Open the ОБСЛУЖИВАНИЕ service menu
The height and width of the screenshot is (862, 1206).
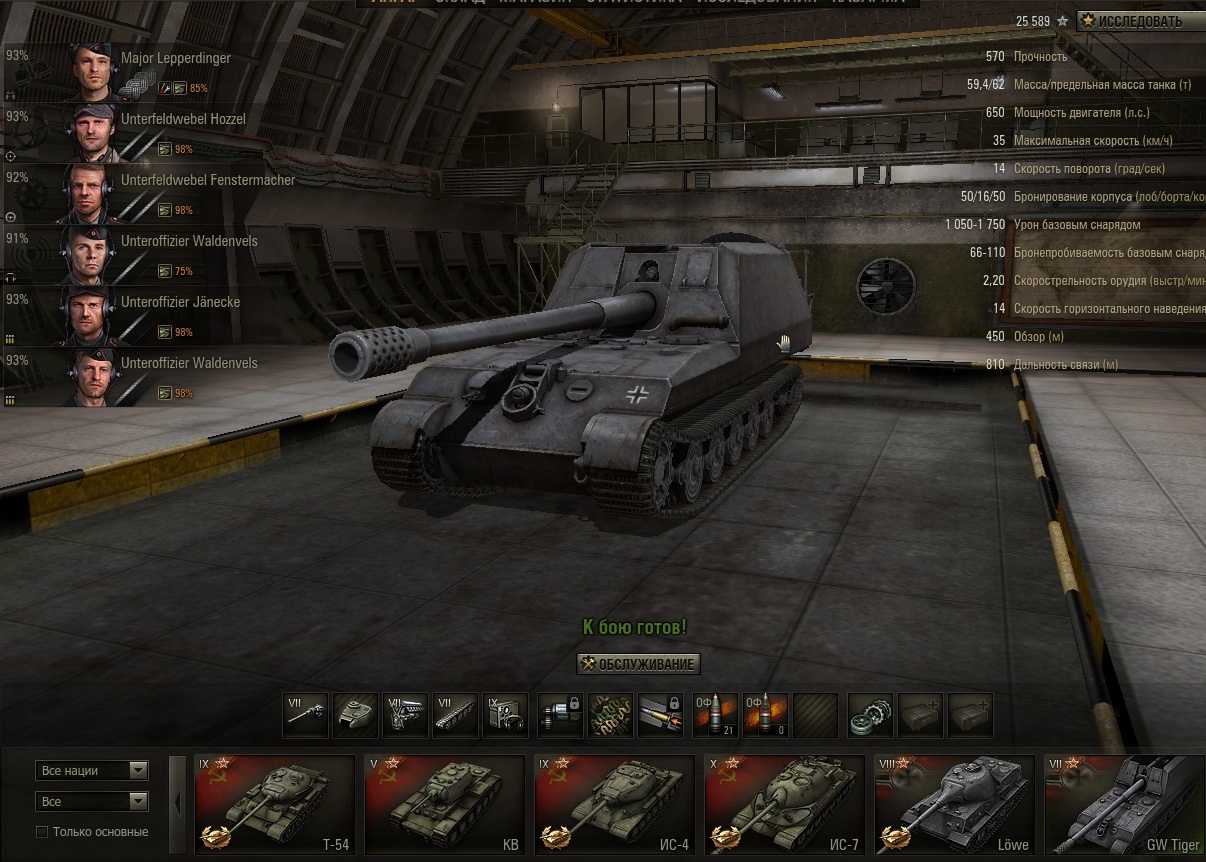(638, 663)
